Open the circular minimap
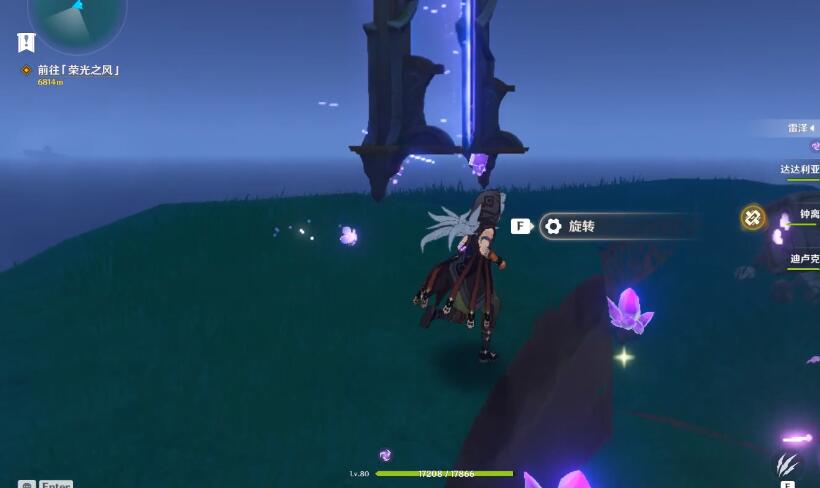The width and height of the screenshot is (820, 488). click(x=76, y=14)
